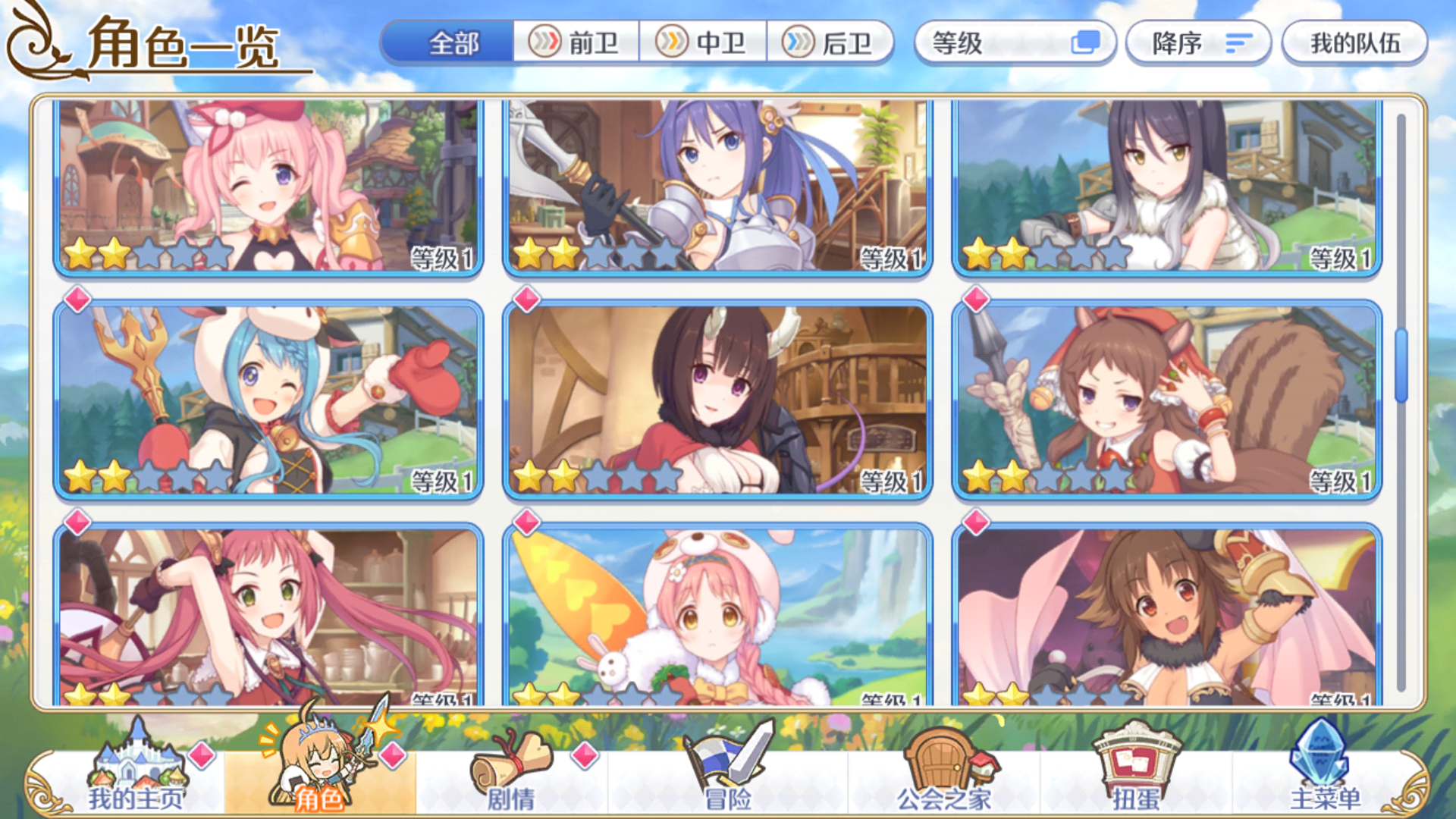Viewport: 1456px width, 819px height.
Task: Switch to the 中卫 midguard tab
Action: 705,44
